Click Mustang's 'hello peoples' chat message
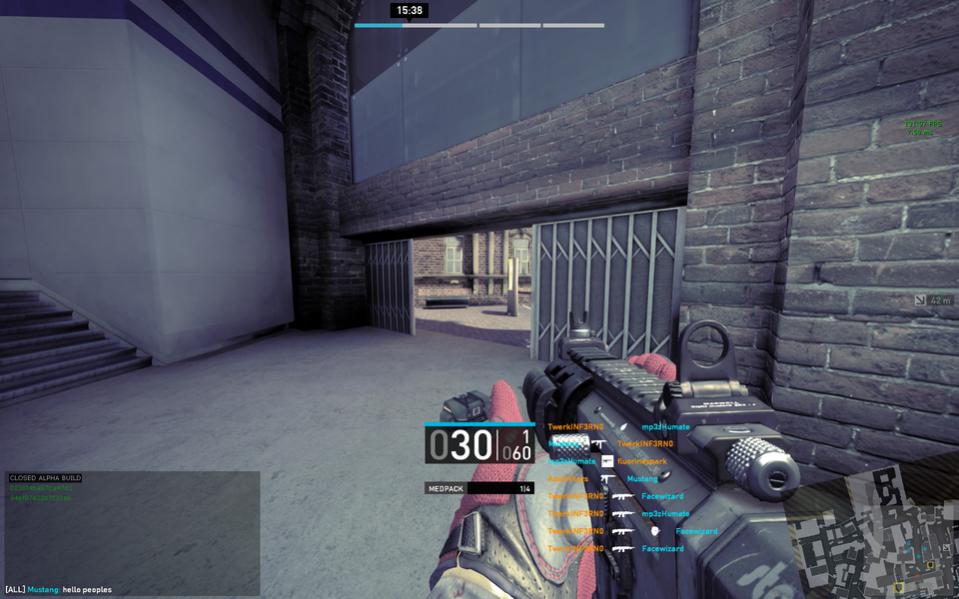The height and width of the screenshot is (599, 959). [x=59, y=590]
